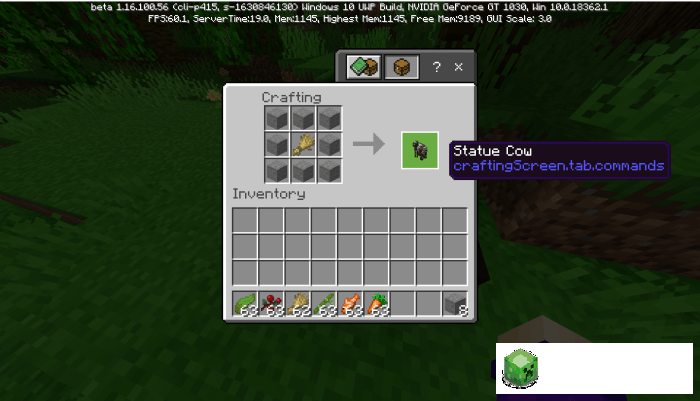Take the Statue Cow from the output slot
The image size is (700, 401).
coord(420,150)
